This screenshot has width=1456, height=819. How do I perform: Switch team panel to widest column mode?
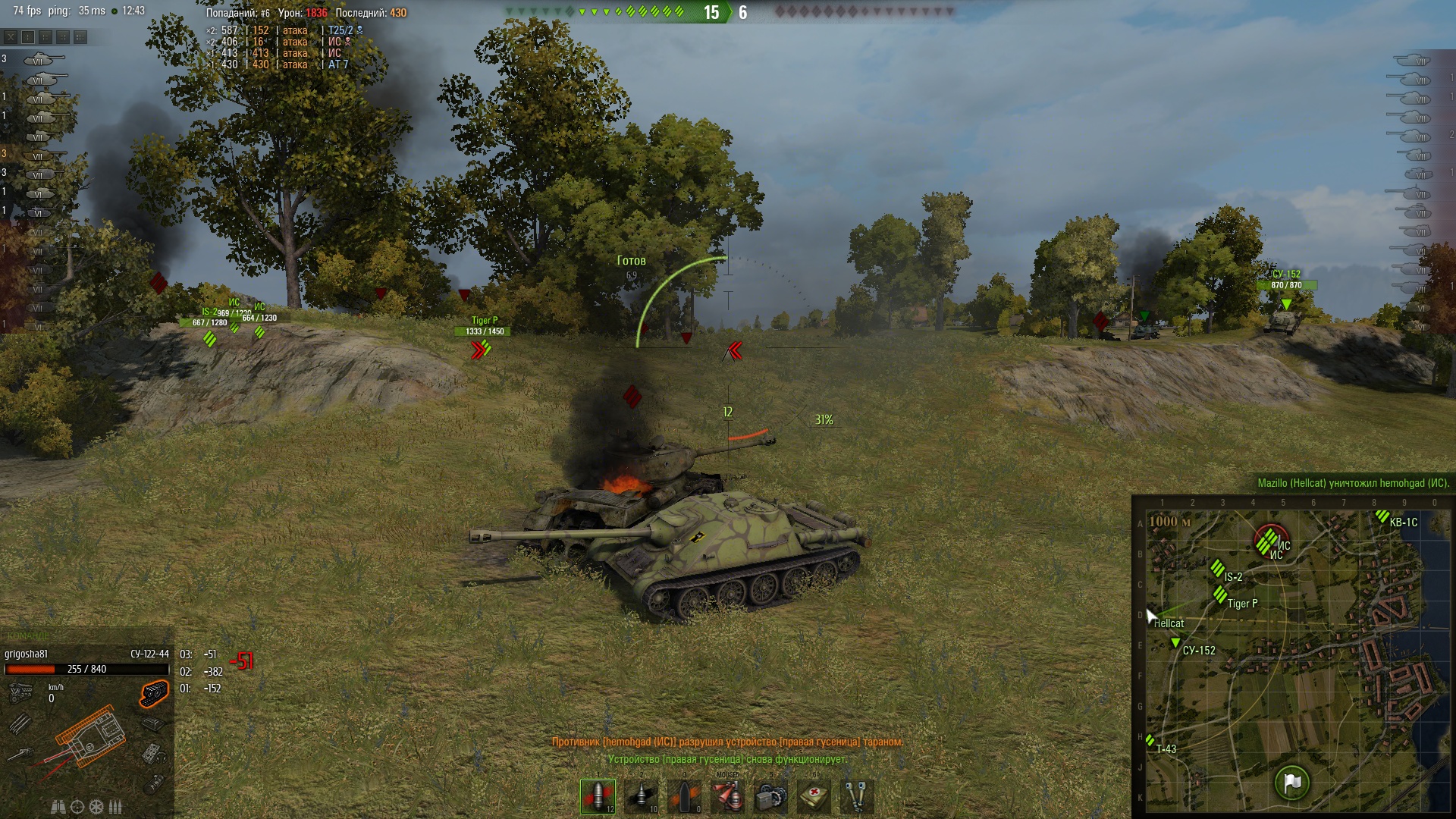pyautogui.click(x=80, y=36)
